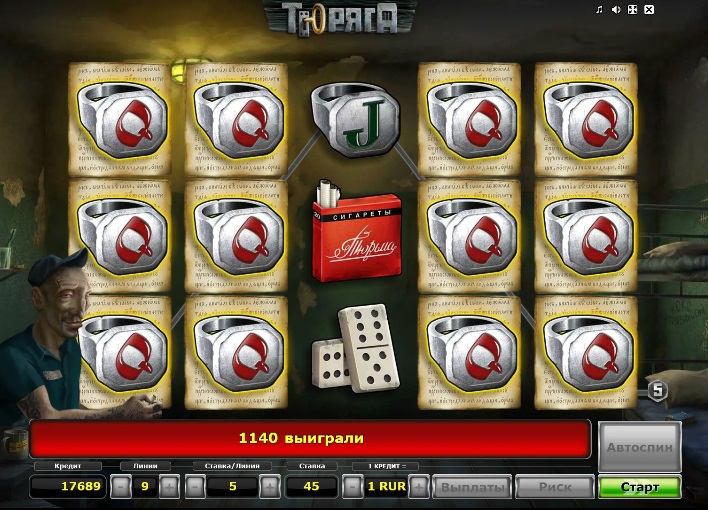
Task: Decrease the number of Линии
Action: click(x=120, y=487)
